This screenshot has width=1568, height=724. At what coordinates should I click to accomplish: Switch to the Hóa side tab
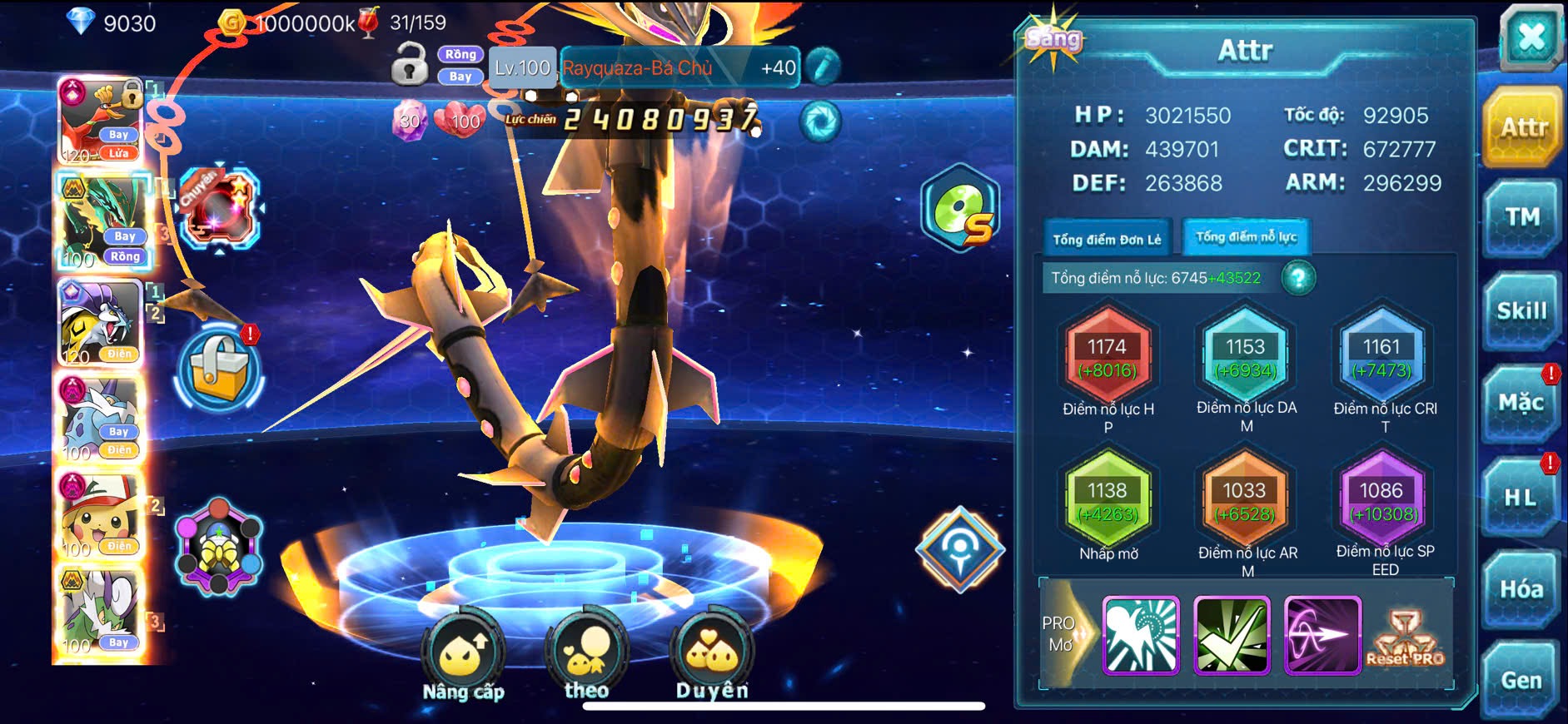(1521, 589)
